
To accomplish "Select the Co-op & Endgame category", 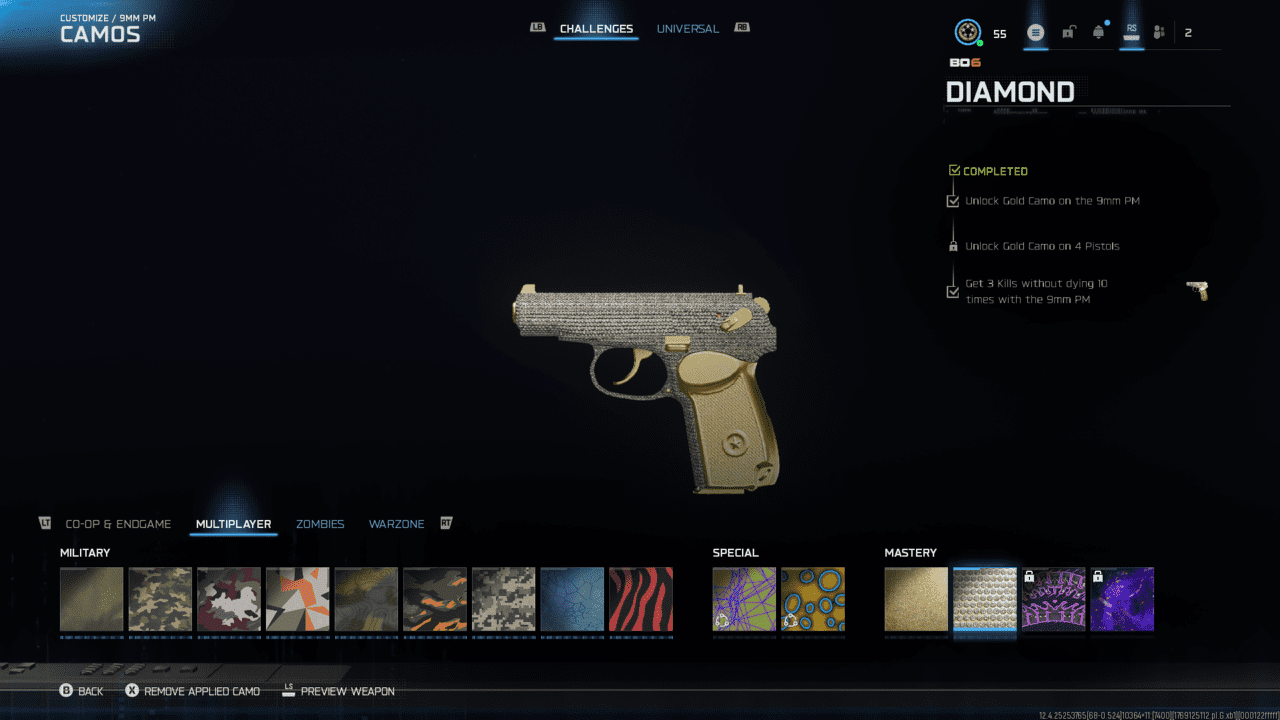I will pyautogui.click(x=118, y=524).
